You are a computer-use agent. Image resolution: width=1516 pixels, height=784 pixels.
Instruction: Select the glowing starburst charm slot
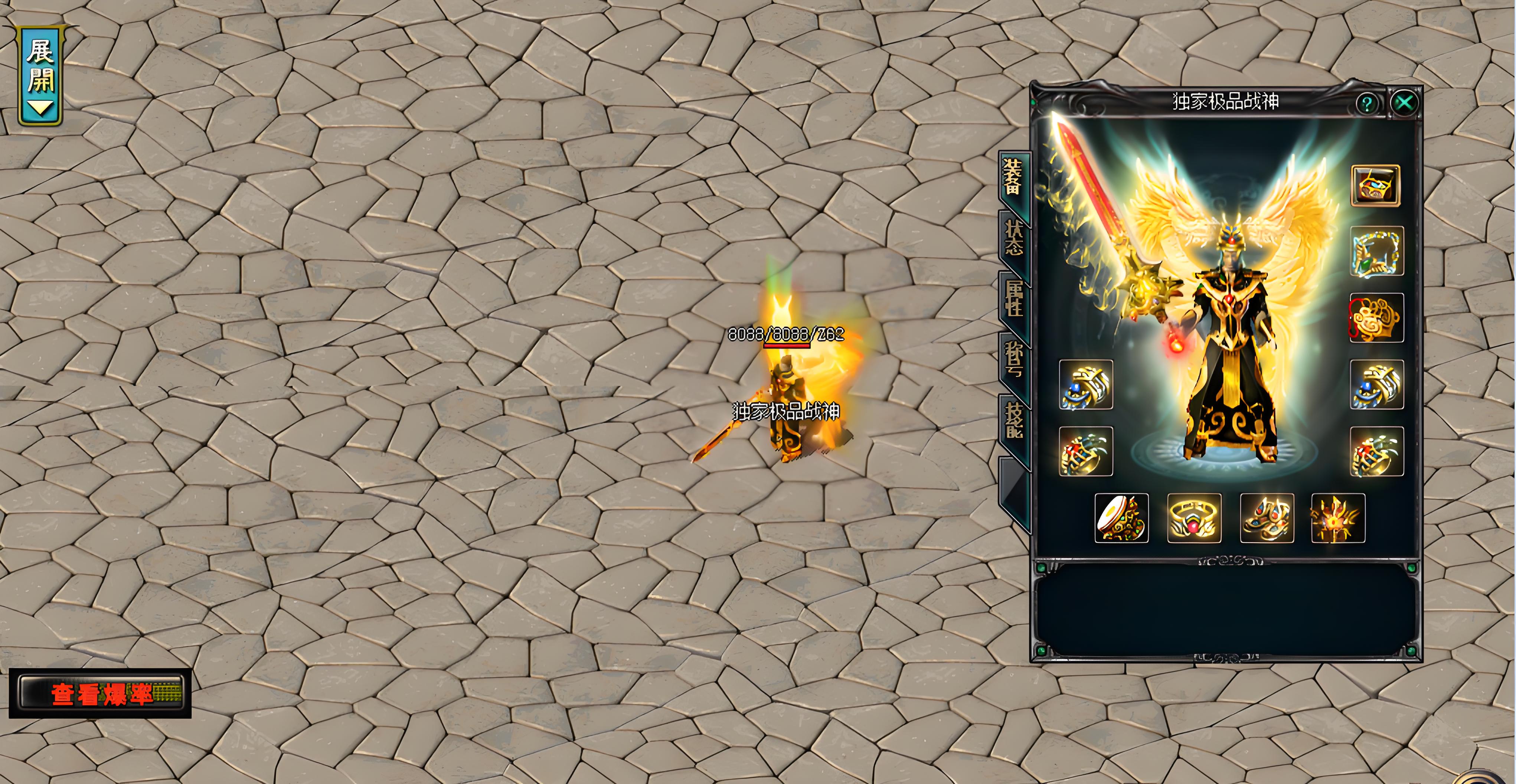tap(1338, 518)
